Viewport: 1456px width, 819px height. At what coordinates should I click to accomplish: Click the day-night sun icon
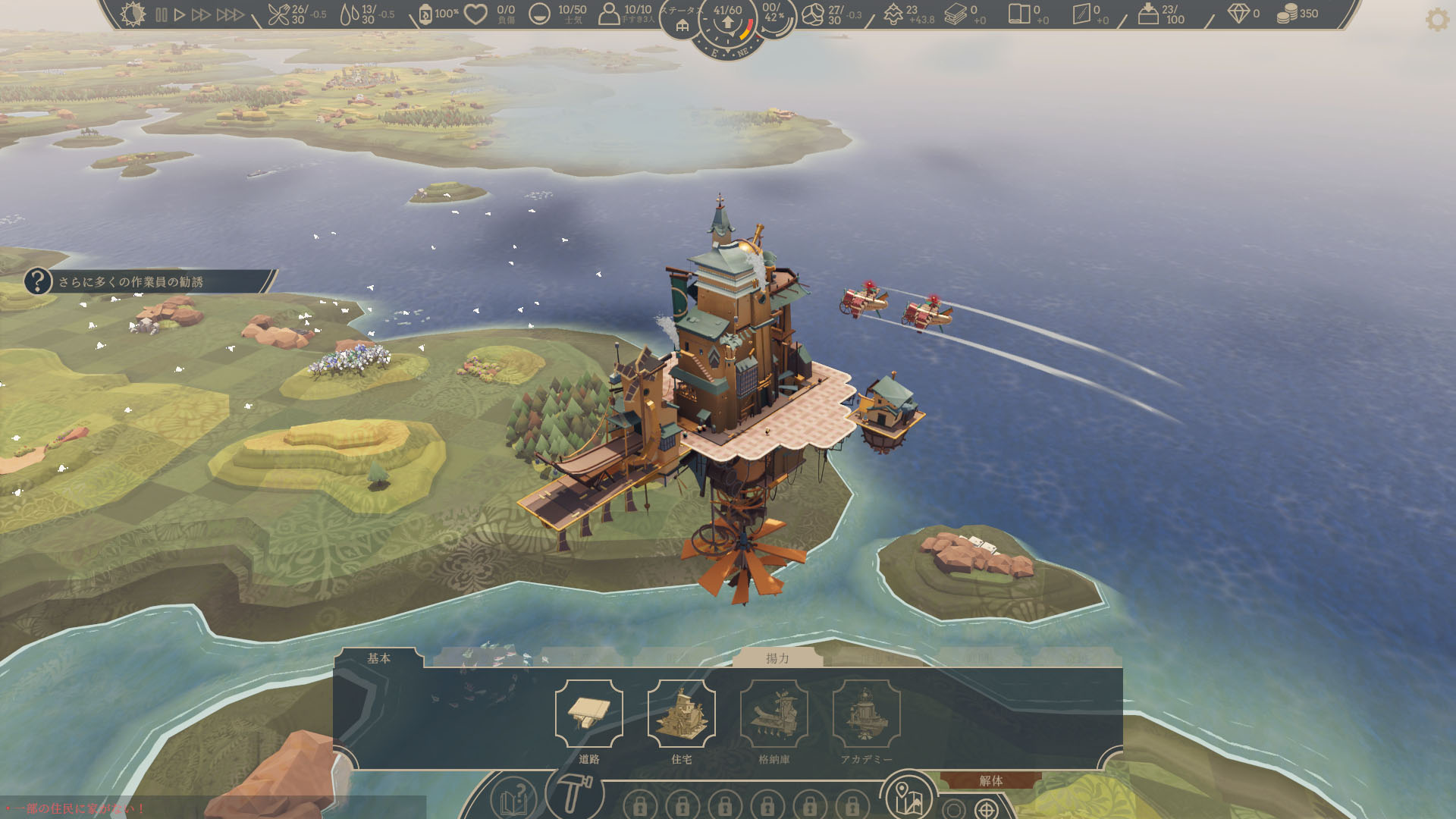[x=133, y=14]
